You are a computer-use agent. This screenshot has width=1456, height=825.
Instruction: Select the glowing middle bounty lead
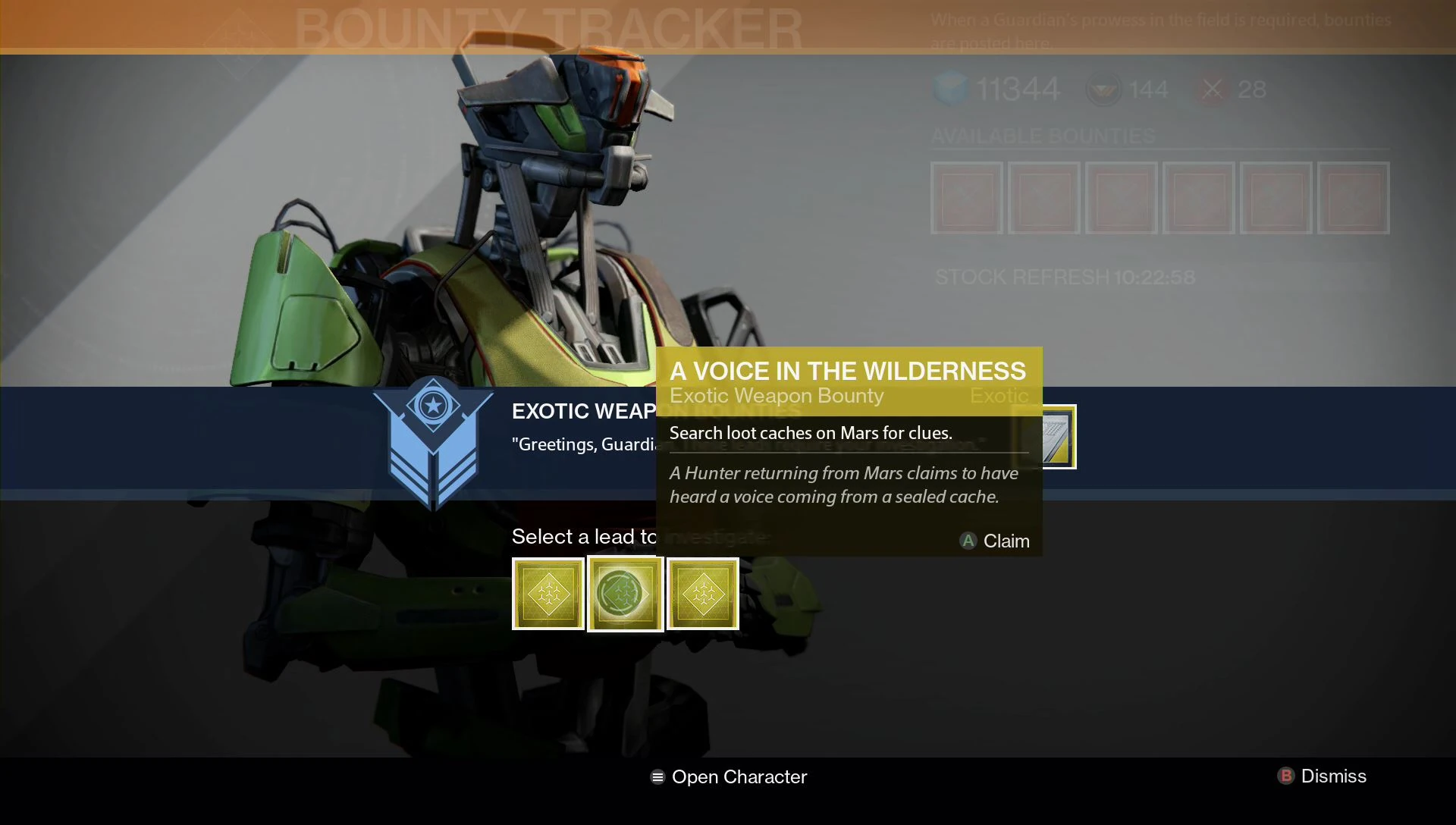coord(625,594)
